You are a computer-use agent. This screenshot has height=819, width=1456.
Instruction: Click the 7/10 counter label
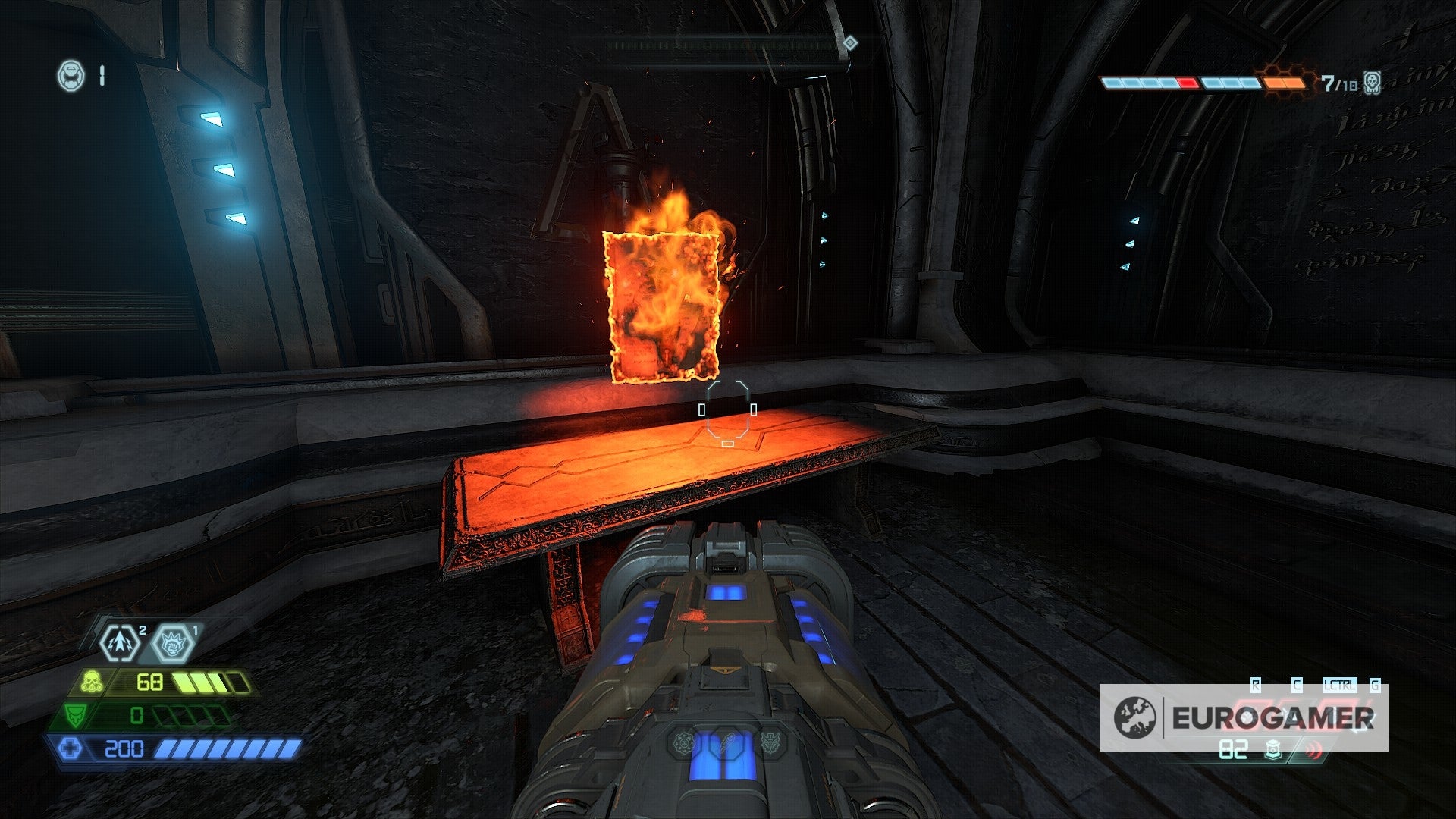[1338, 82]
